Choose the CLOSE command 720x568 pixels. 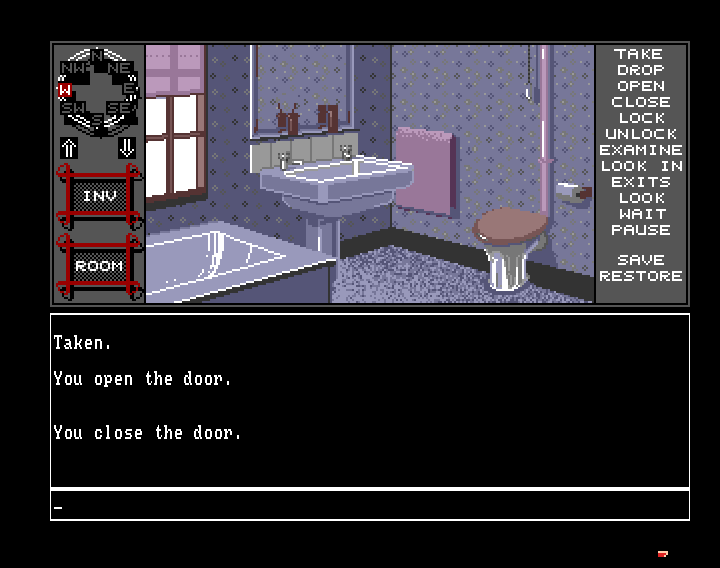[640, 102]
